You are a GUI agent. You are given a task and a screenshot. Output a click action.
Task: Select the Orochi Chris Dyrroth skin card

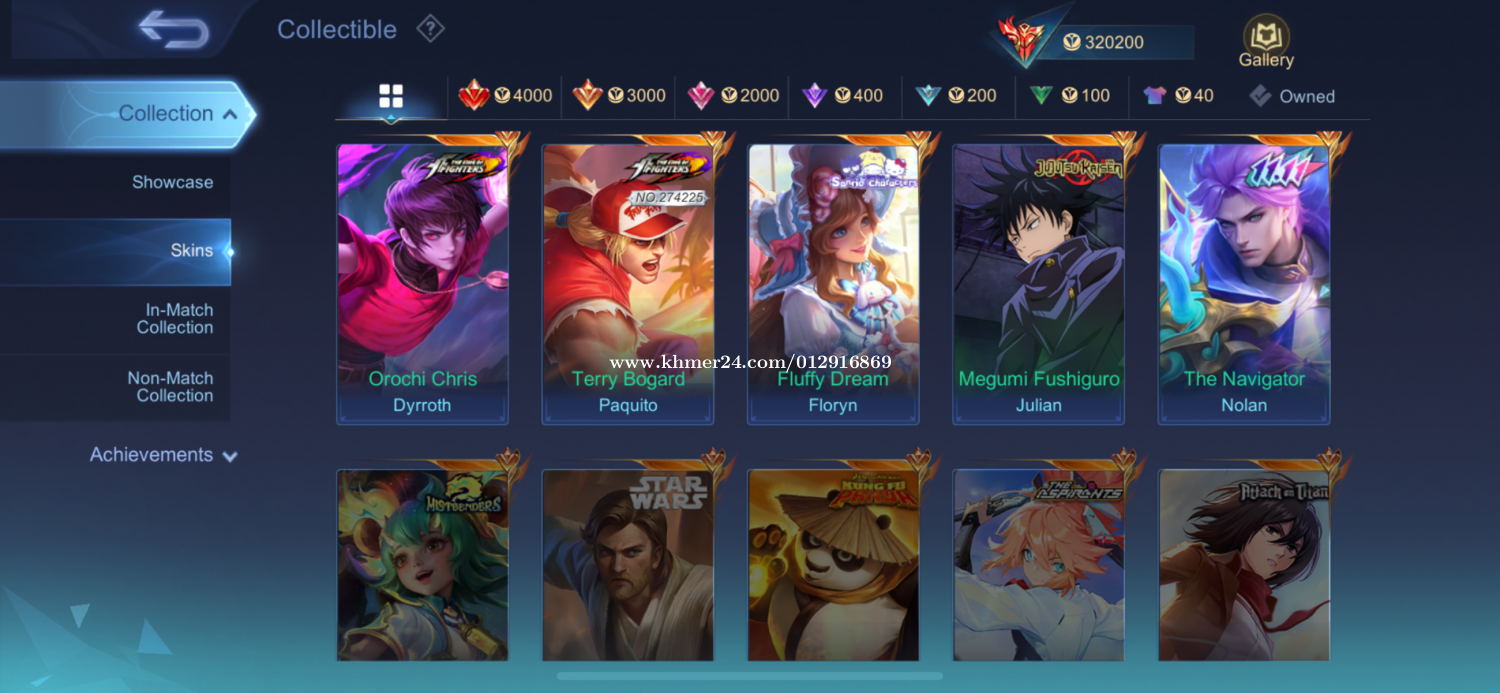[423, 285]
